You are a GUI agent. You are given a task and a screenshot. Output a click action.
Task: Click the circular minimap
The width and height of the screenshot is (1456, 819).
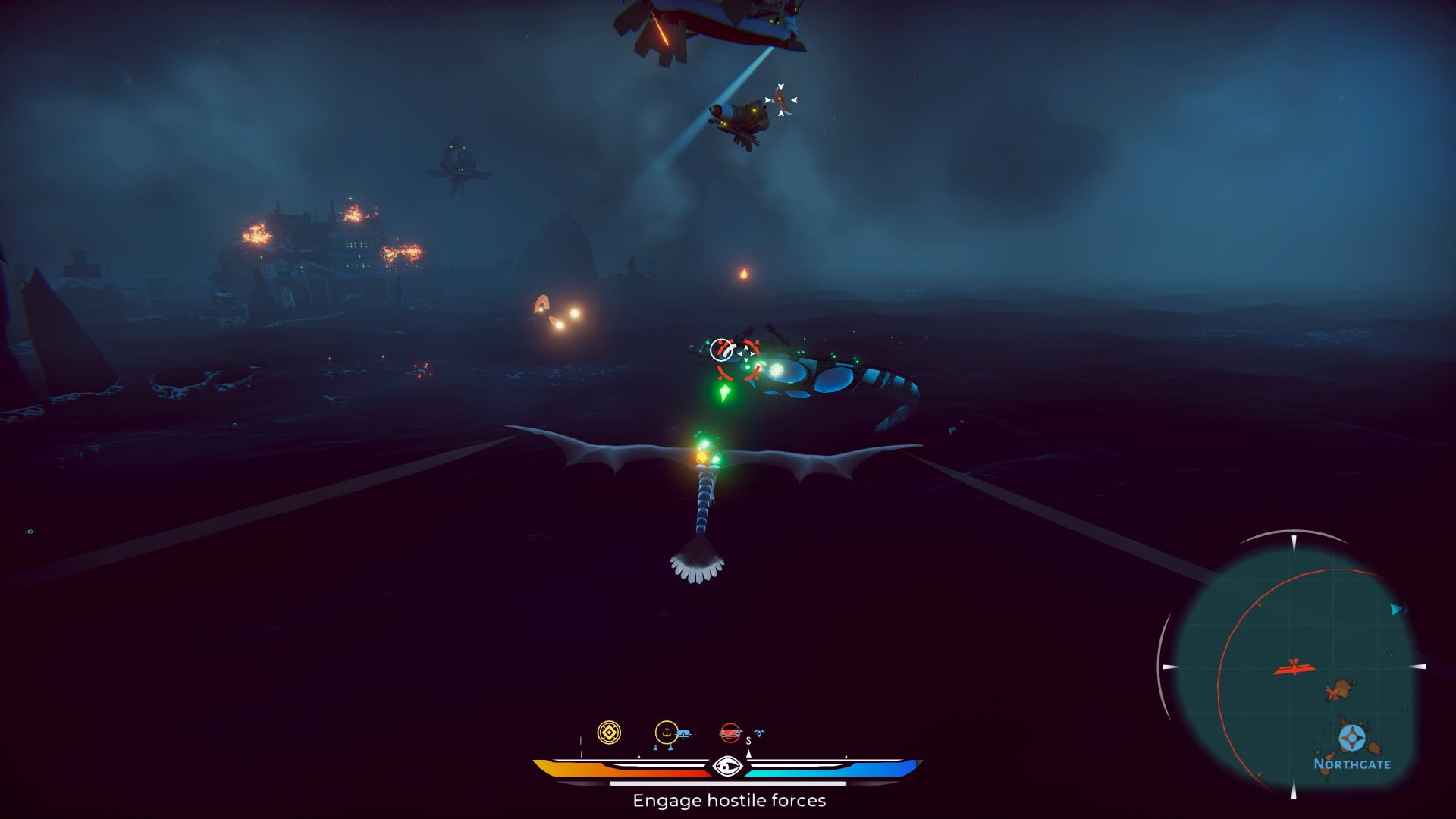[1294, 667]
